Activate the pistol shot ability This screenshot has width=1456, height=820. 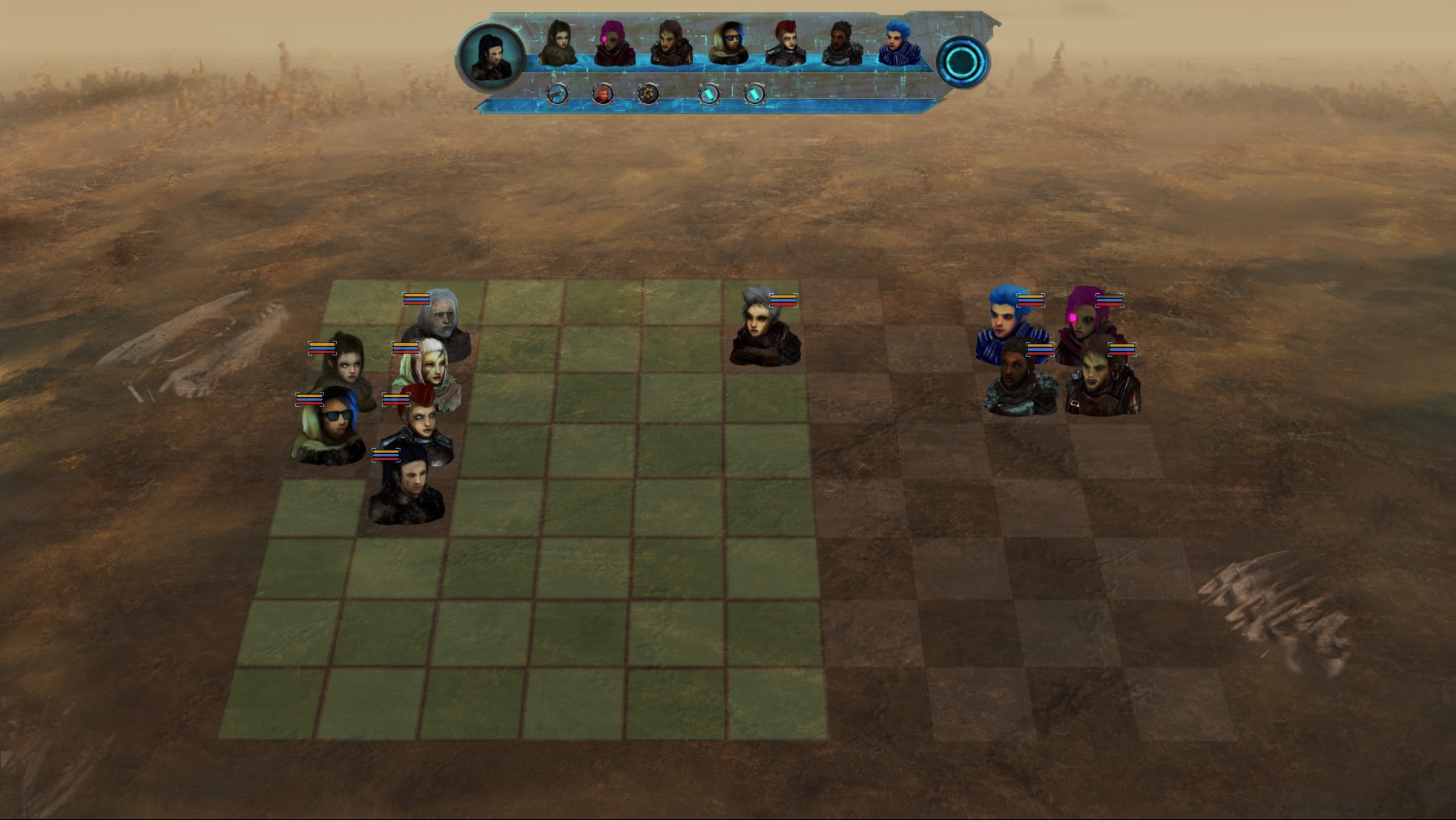[557, 94]
